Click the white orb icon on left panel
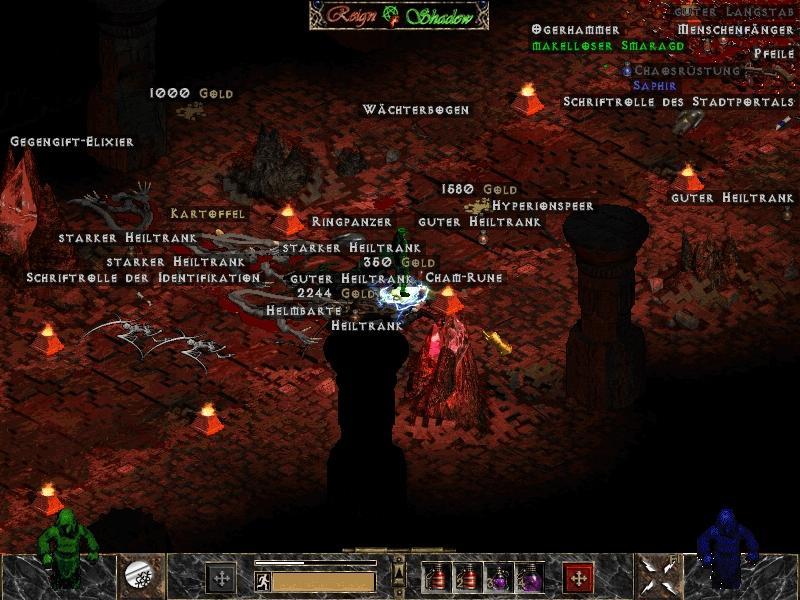The image size is (800, 600). (x=137, y=575)
